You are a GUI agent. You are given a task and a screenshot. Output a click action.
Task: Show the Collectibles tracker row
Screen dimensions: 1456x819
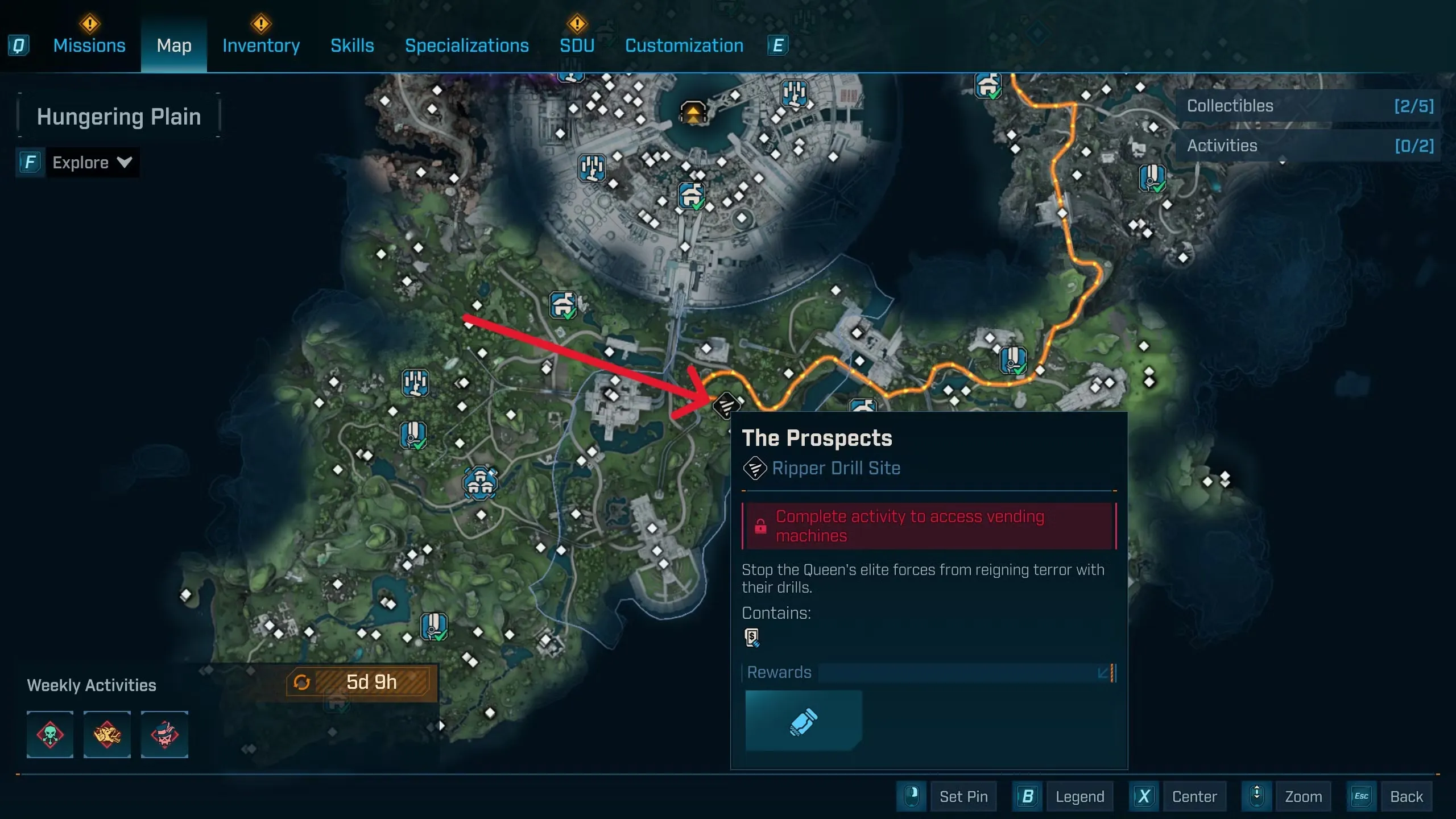[1308, 106]
